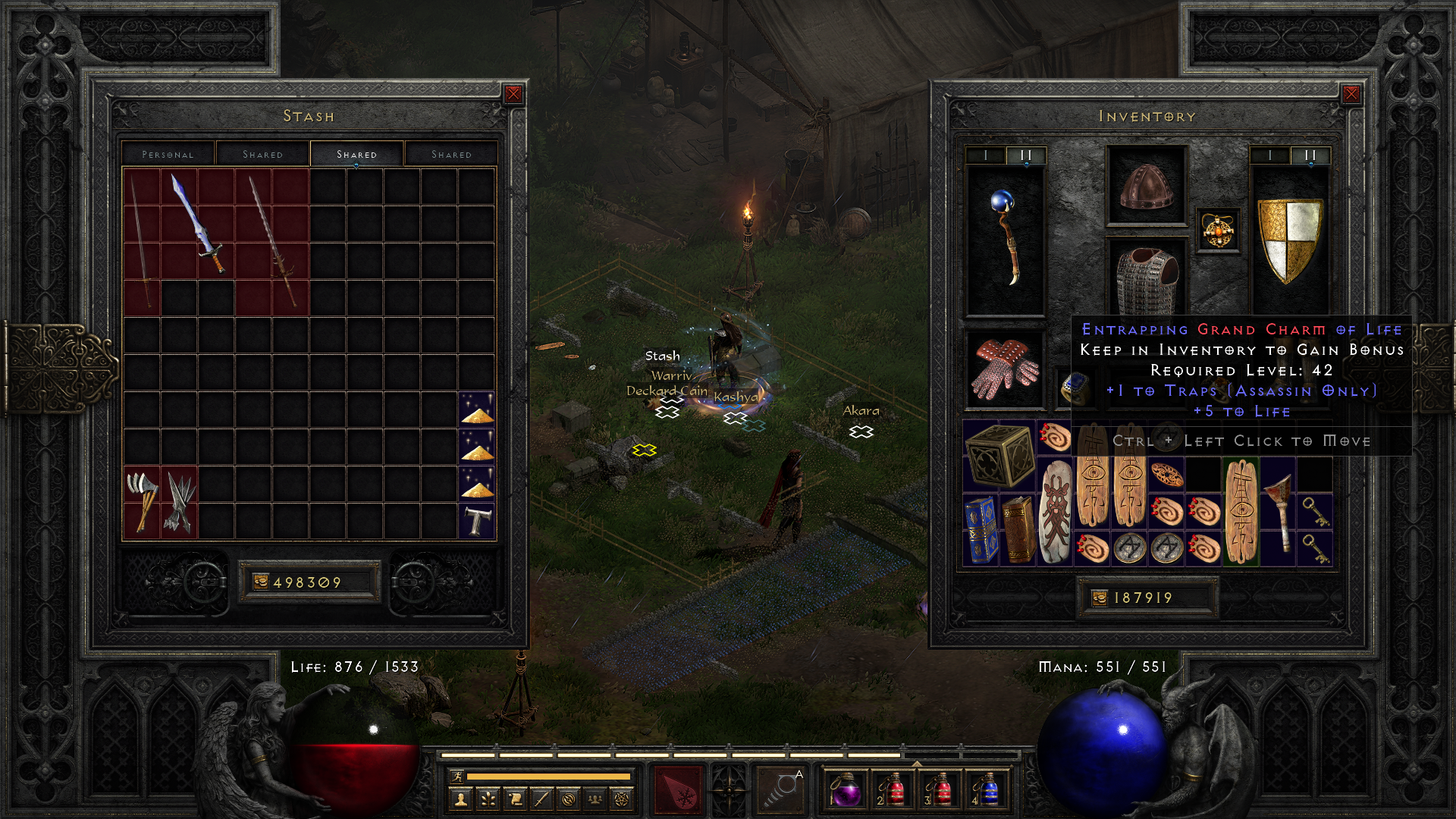This screenshot has width=1456, height=819.
Task: Open the automap spiral icon
Action: click(x=567, y=799)
